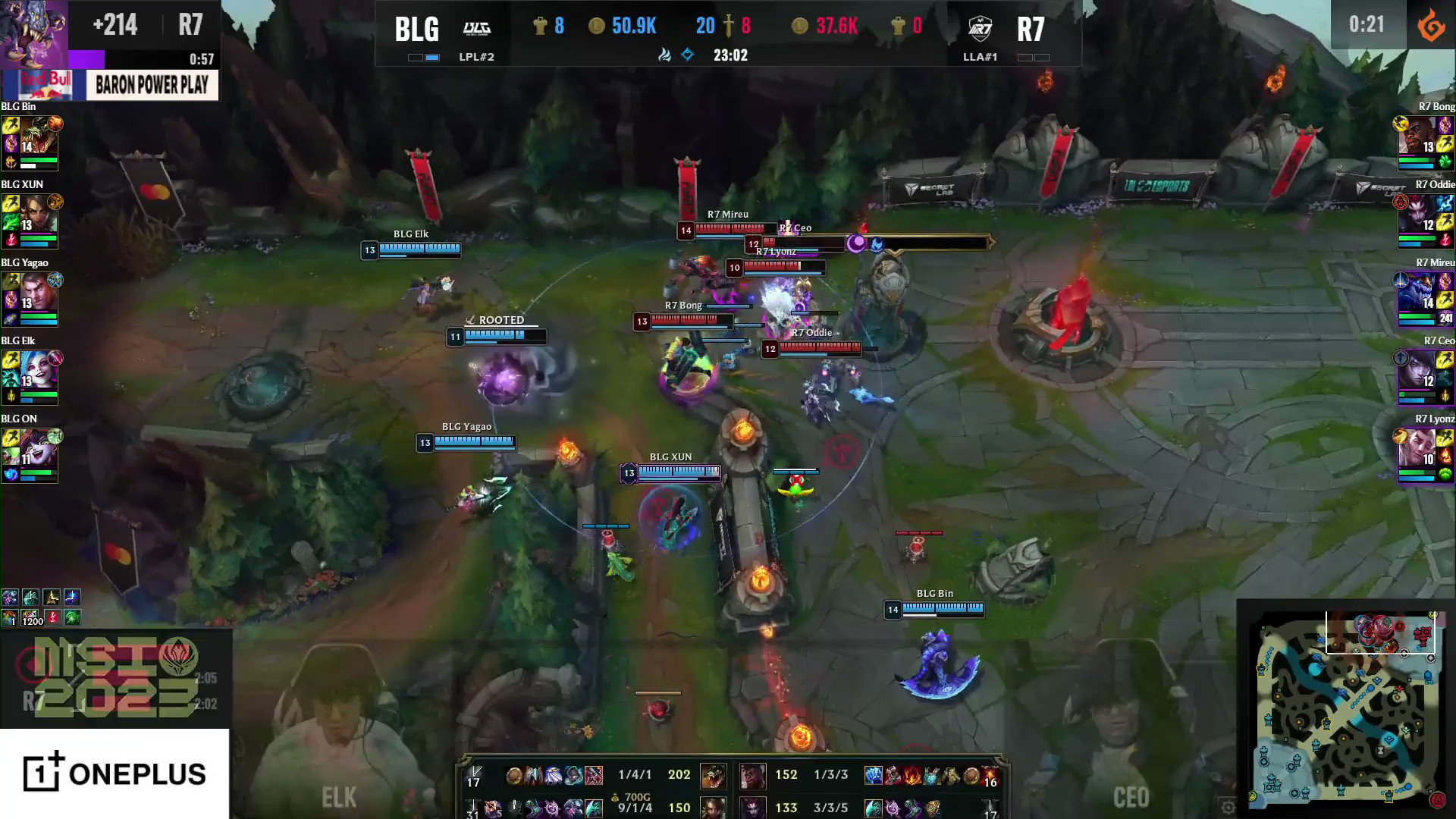Screen dimensions: 1456x819
Task: Click the LLA#1 ranking label
Action: 982,56
